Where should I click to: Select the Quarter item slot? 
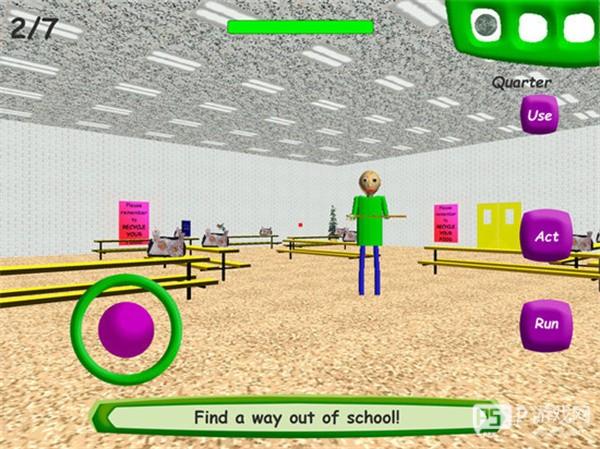pos(487,24)
